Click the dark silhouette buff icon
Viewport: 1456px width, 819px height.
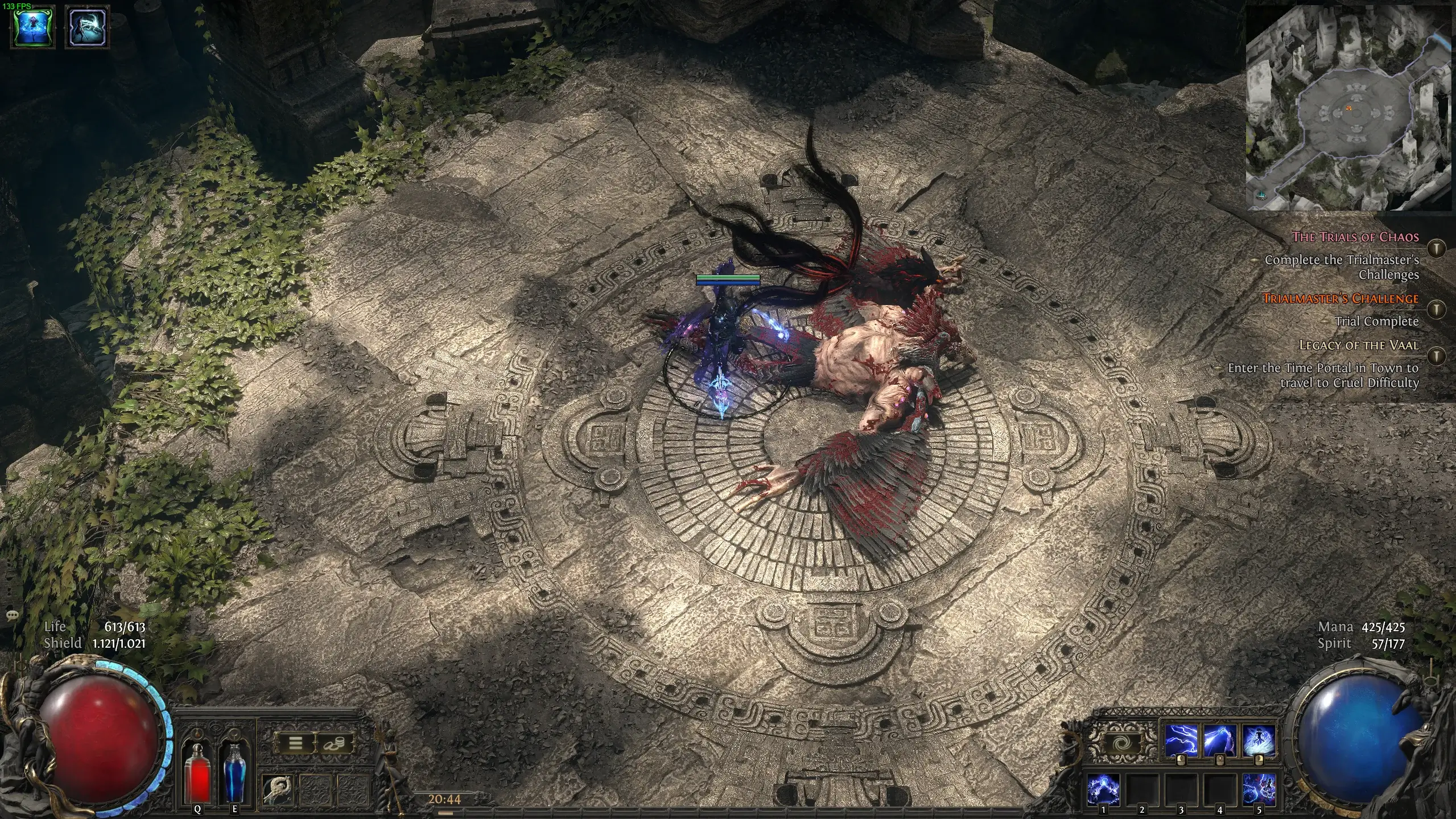pos(88,27)
